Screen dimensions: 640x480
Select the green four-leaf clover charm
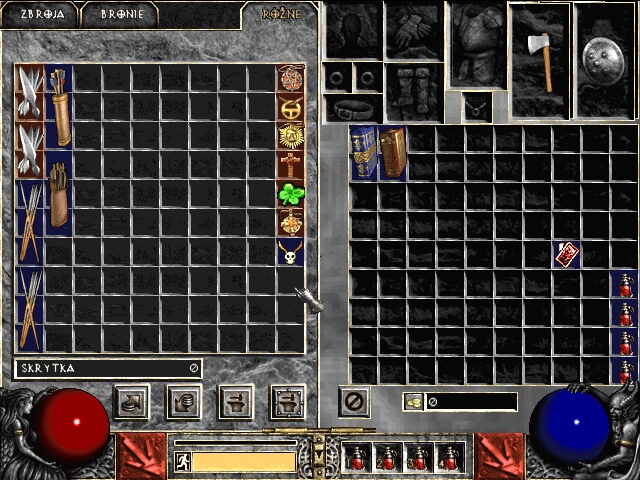click(291, 194)
